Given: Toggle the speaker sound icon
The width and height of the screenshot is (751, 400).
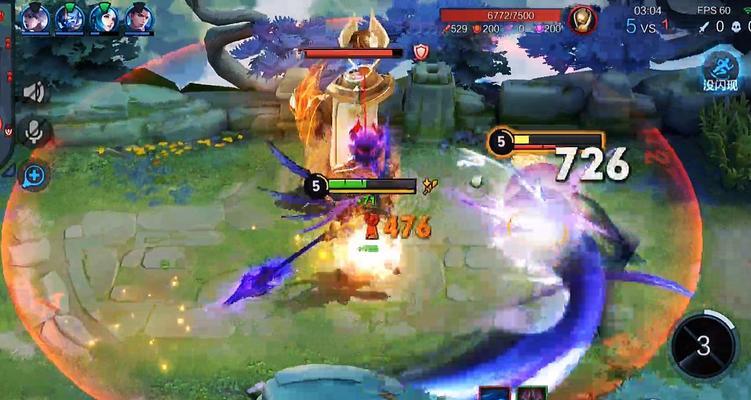Looking at the screenshot, I should [x=34, y=93].
